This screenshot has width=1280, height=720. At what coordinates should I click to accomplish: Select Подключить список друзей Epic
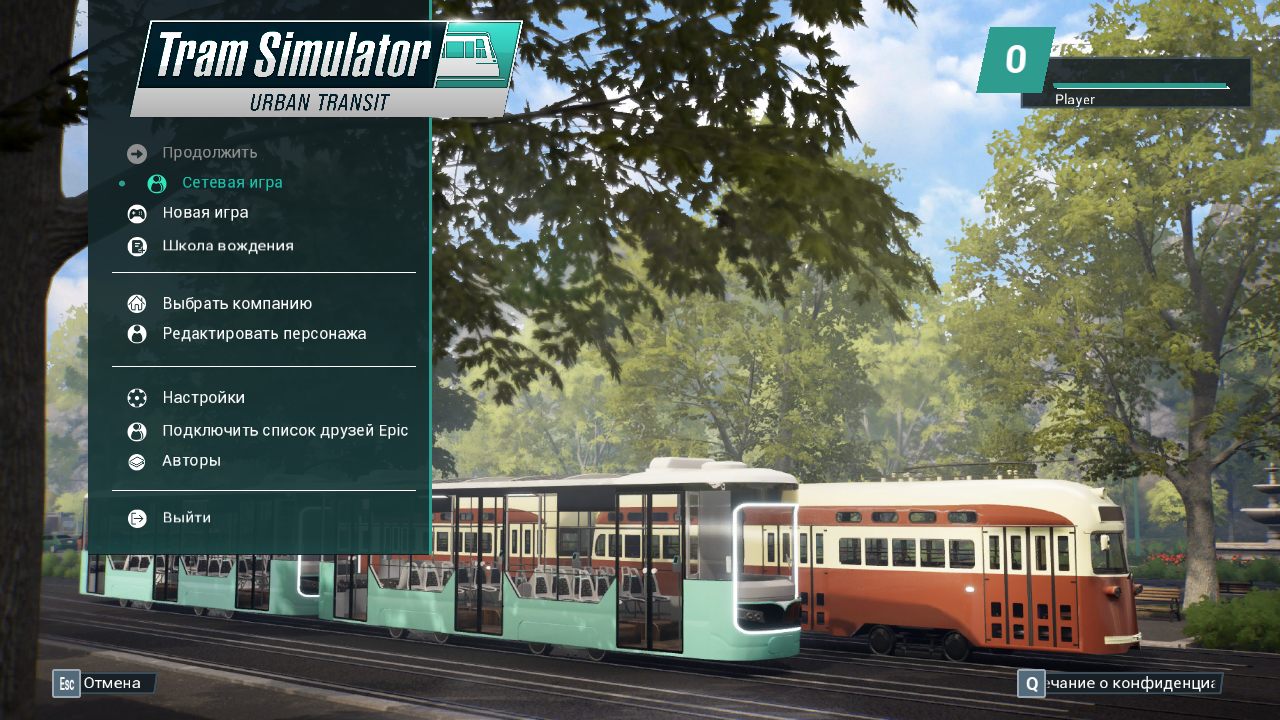[x=284, y=429]
